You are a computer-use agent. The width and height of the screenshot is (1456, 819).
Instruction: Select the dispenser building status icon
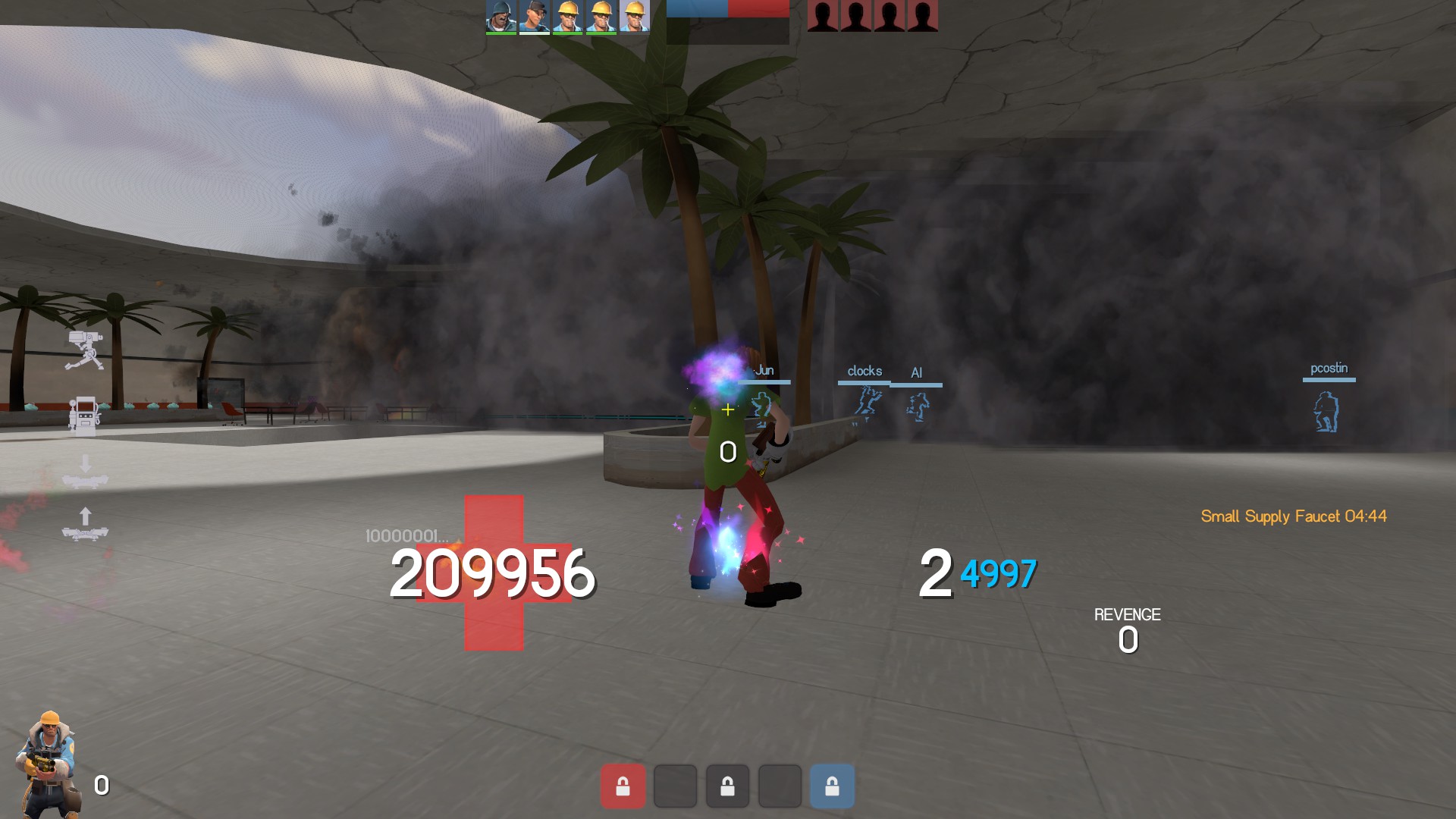click(x=84, y=415)
